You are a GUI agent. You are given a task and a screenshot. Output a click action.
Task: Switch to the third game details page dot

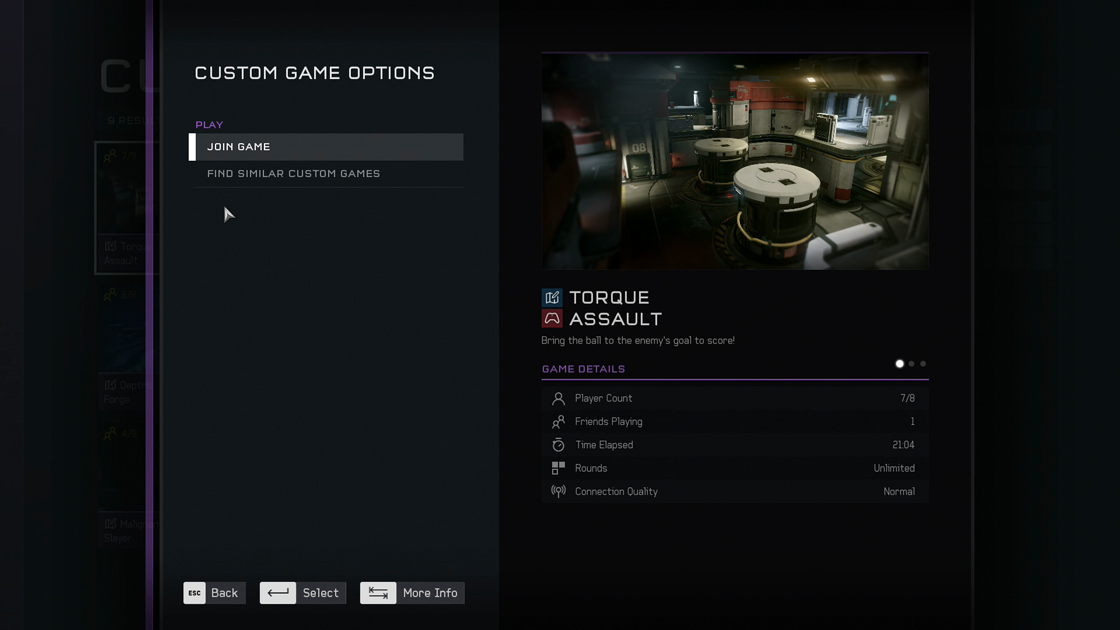pos(923,364)
